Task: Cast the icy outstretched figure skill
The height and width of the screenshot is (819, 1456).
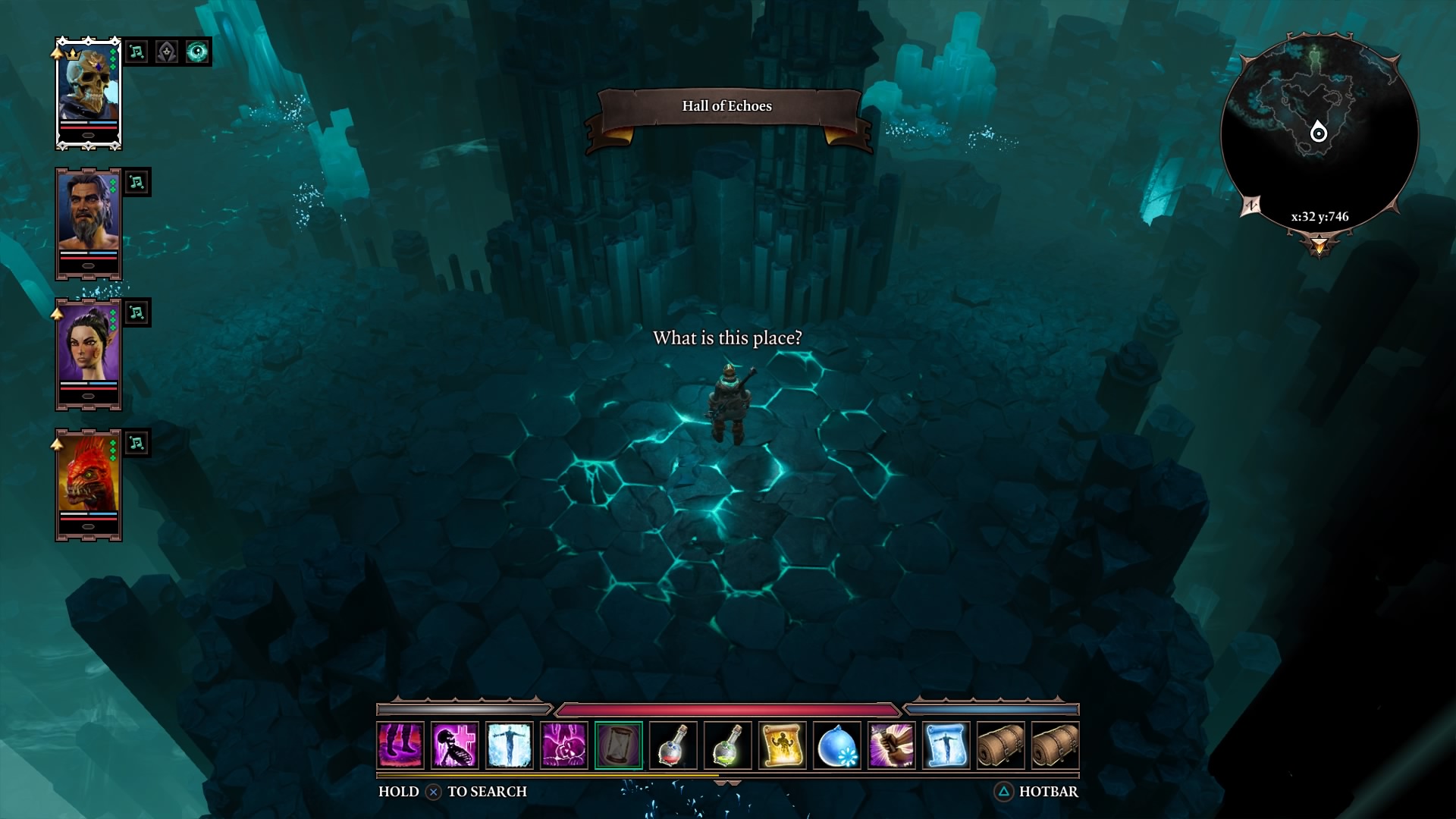Action: click(510, 745)
